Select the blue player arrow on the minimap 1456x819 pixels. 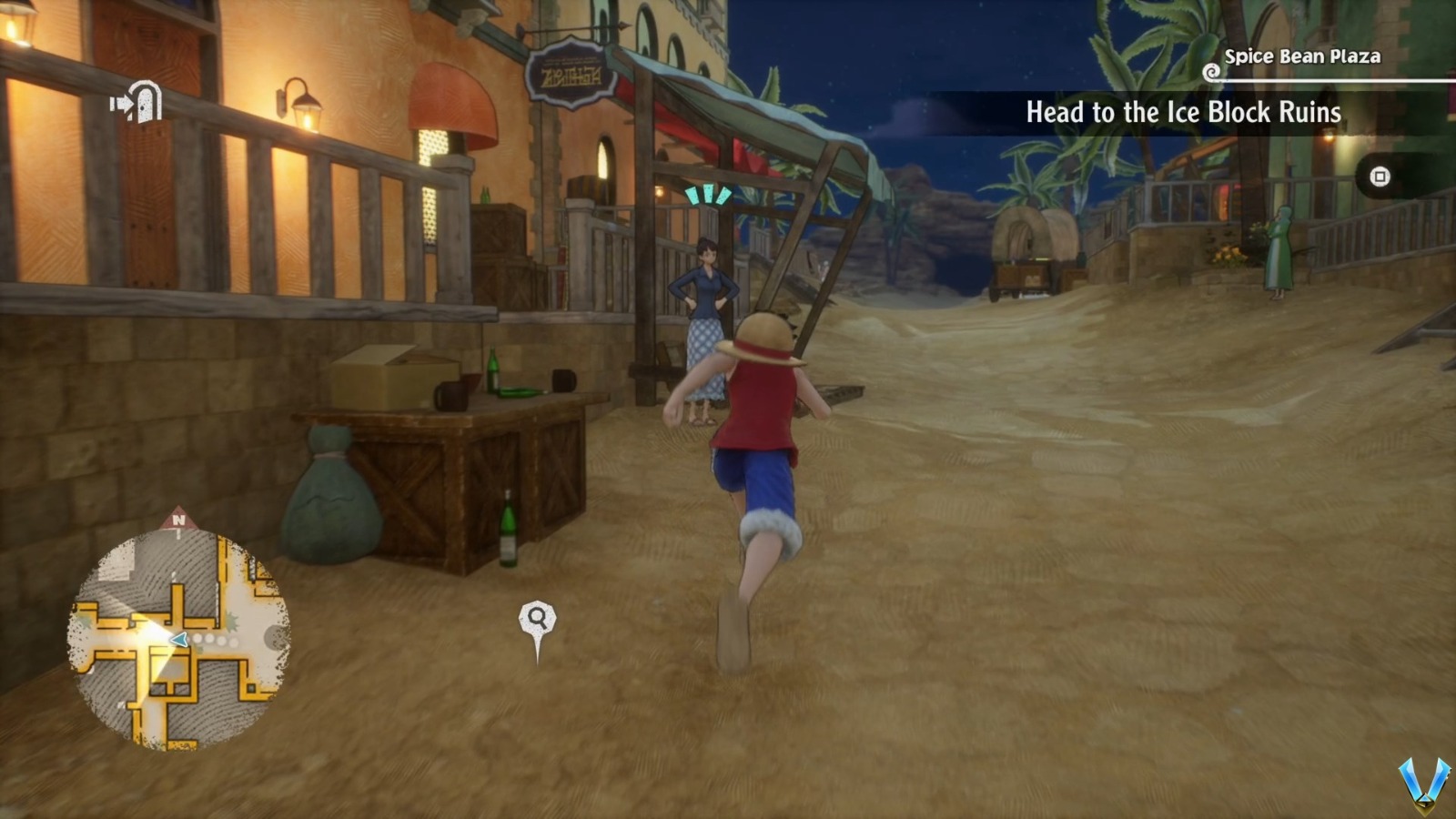click(178, 640)
